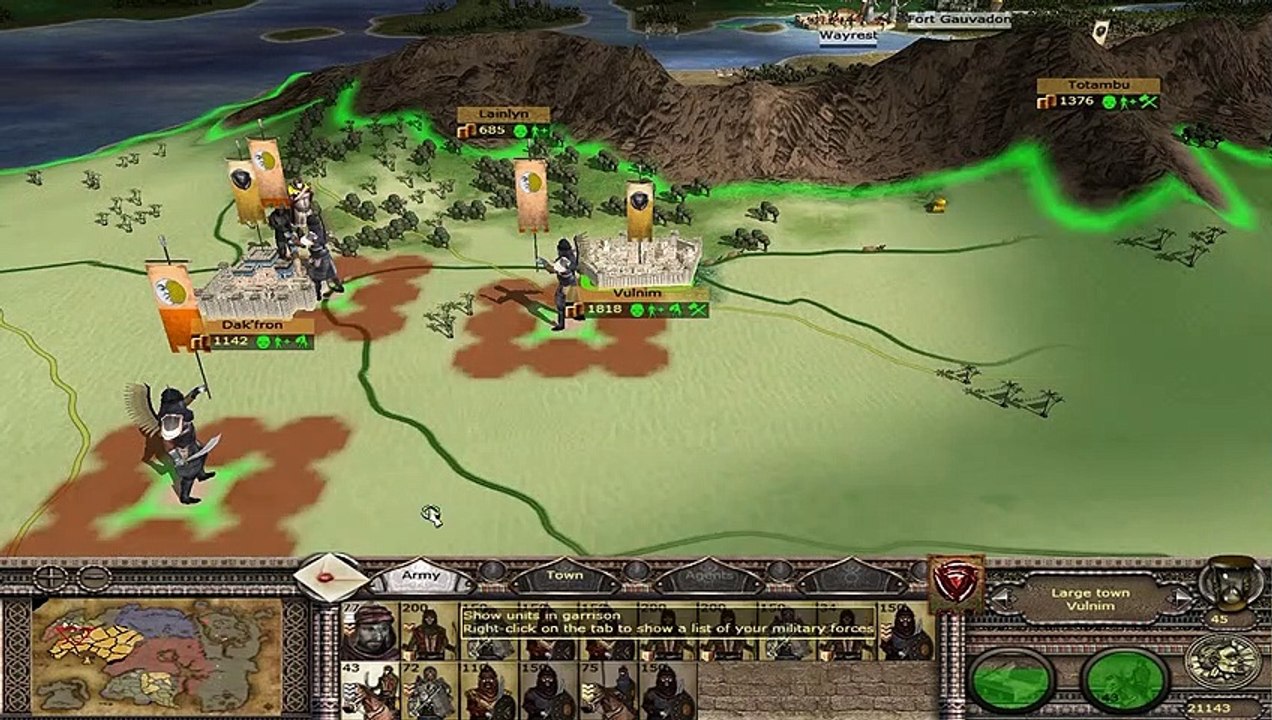Switch to the Army tab
Image resolution: width=1272 pixels, height=720 pixels.
point(421,577)
